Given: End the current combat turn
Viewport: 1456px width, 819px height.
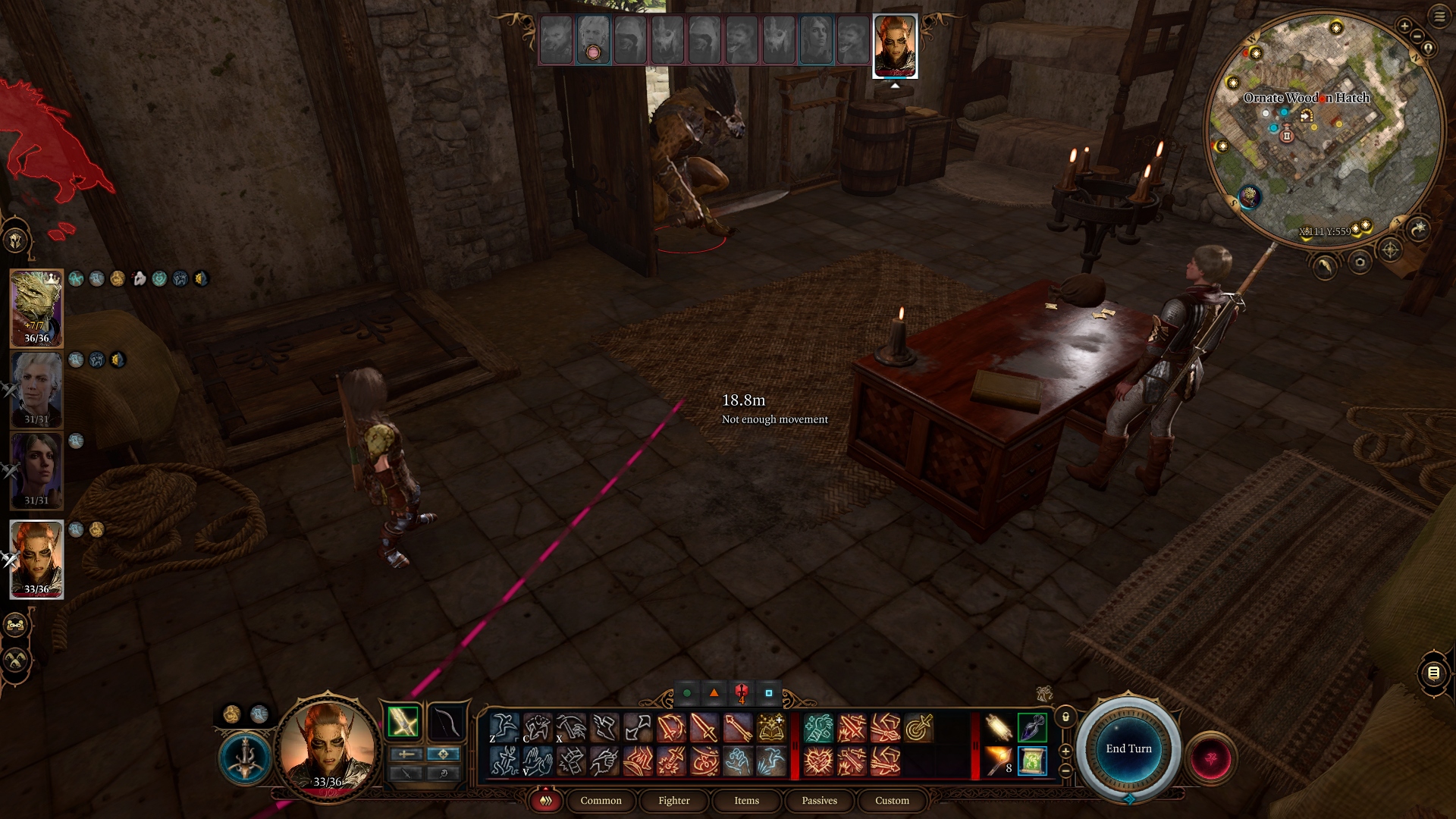Looking at the screenshot, I should [1128, 748].
